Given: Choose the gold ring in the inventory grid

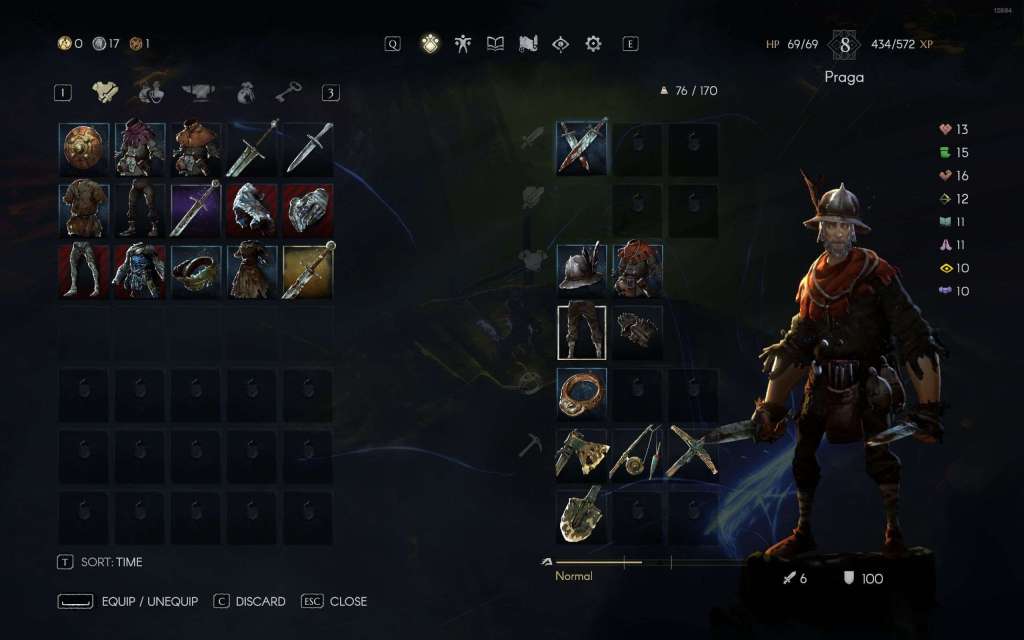Looking at the screenshot, I should click(196, 271).
